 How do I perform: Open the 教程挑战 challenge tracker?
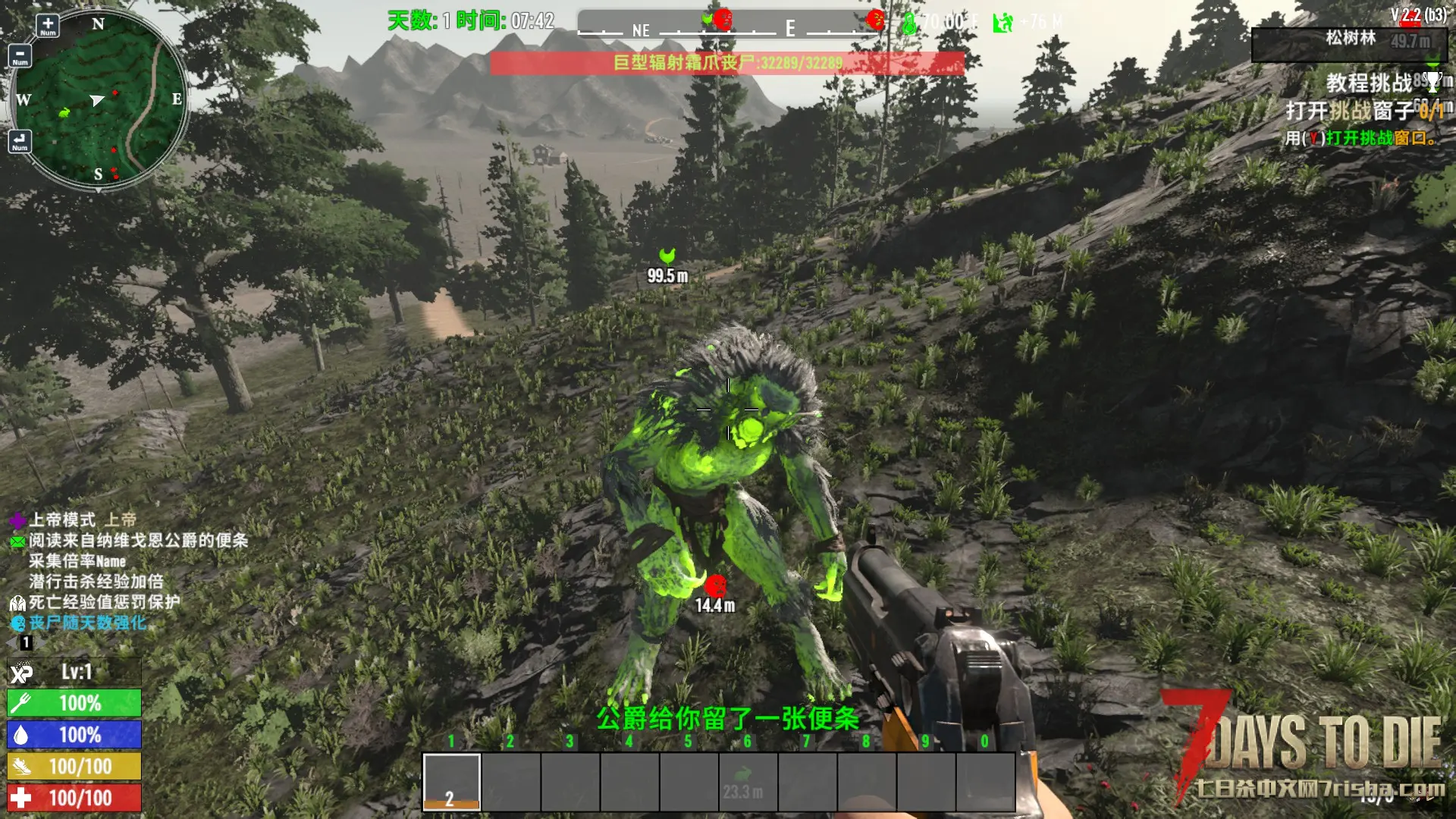(x=1369, y=83)
